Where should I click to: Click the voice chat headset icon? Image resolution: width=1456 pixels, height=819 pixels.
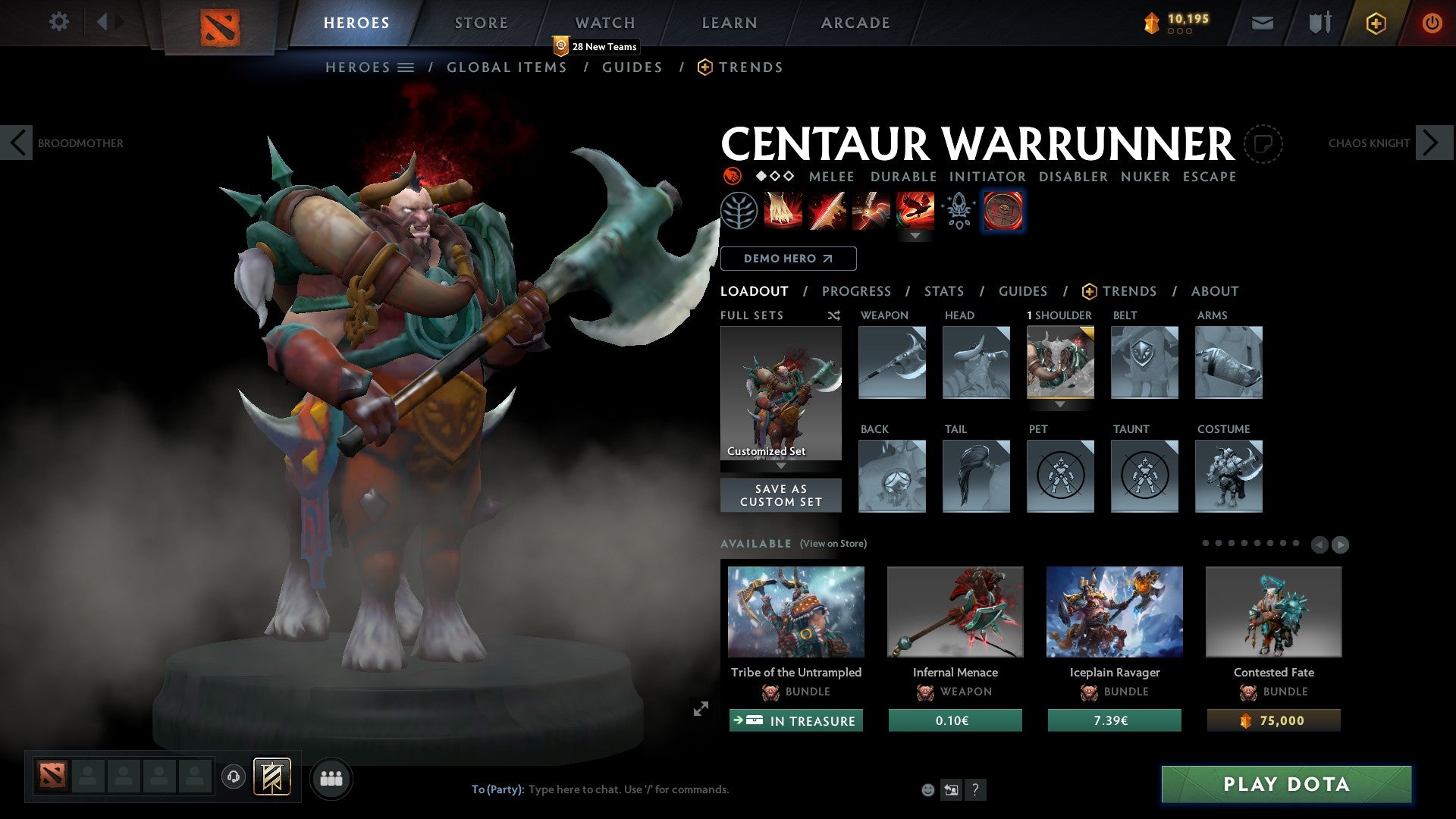pyautogui.click(x=233, y=777)
